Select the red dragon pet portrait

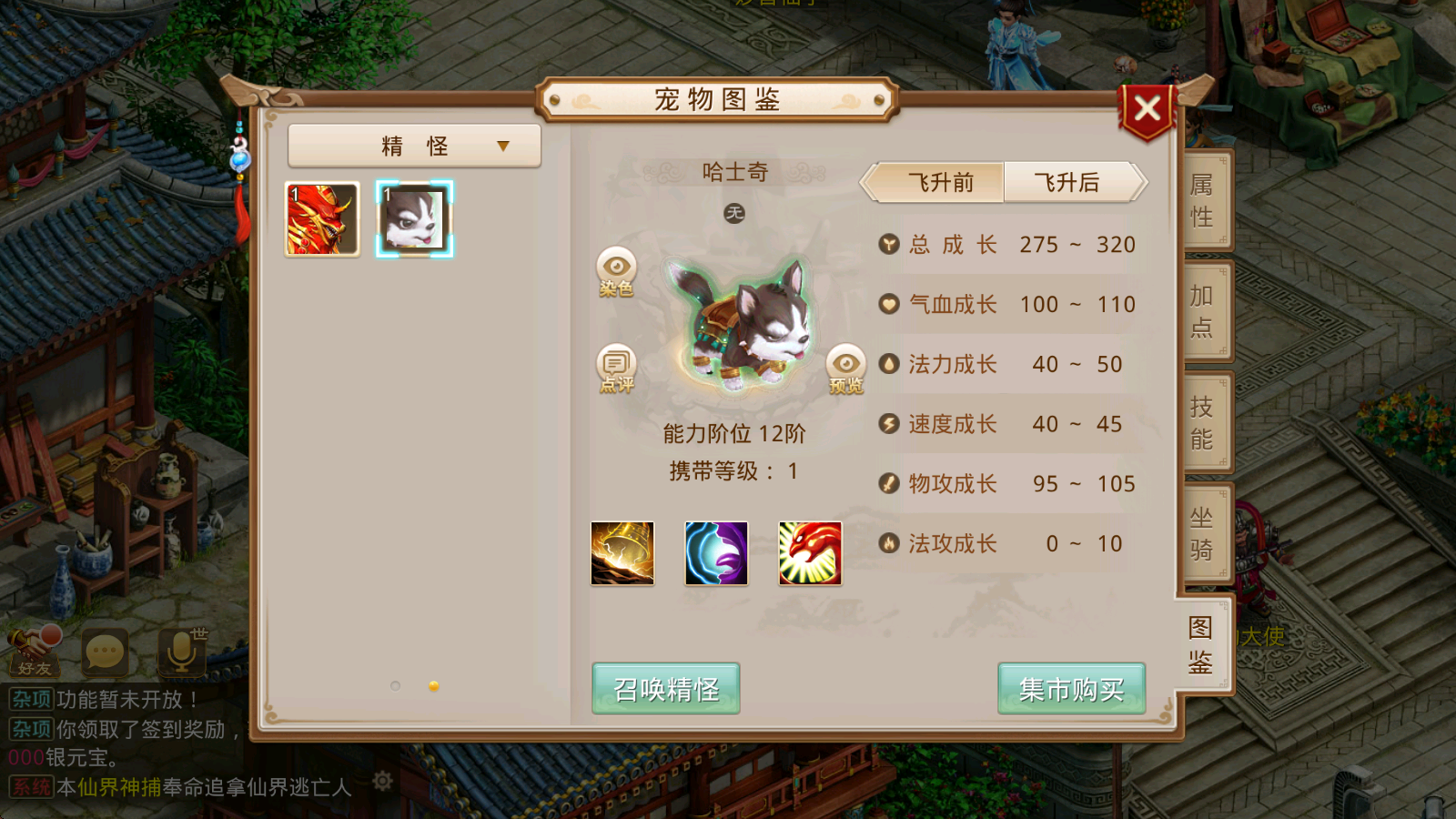[x=323, y=217]
